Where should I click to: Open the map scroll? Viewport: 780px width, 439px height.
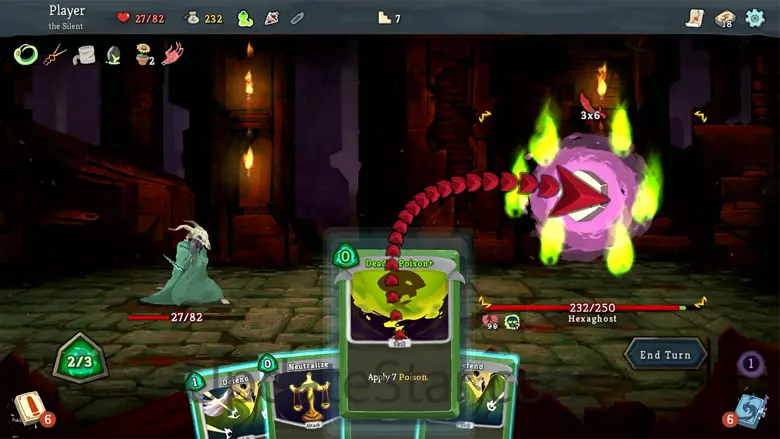[695, 18]
